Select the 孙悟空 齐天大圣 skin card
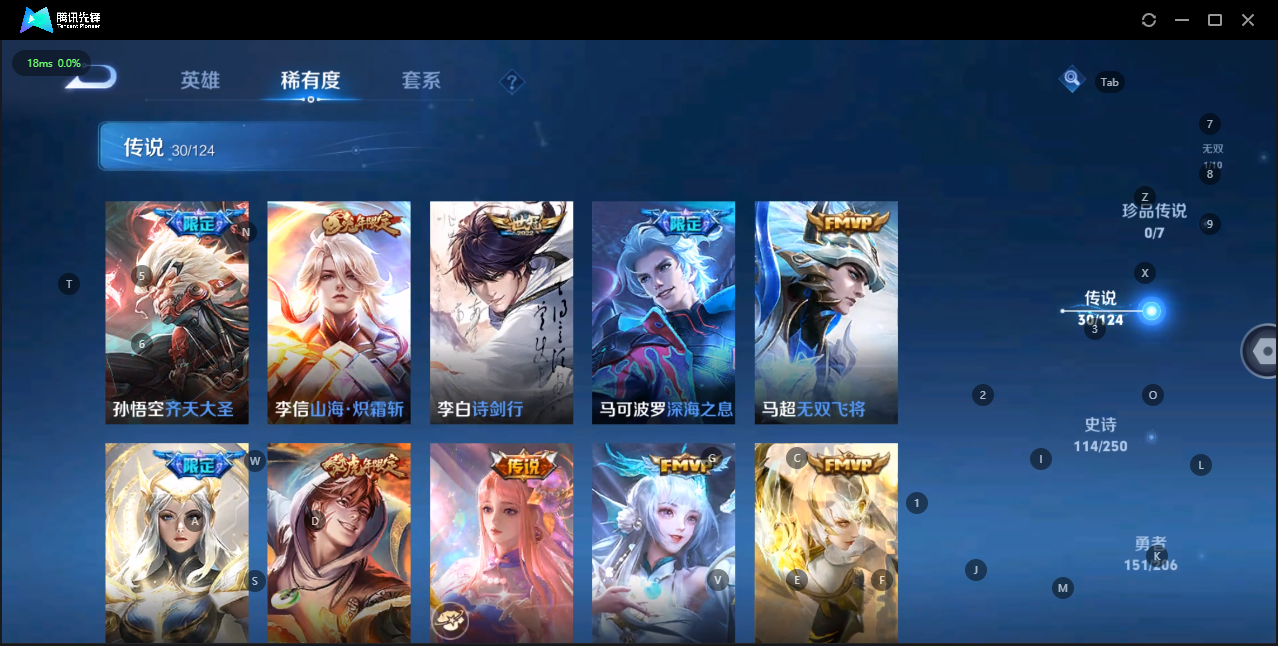The image size is (1278, 646). (x=177, y=312)
